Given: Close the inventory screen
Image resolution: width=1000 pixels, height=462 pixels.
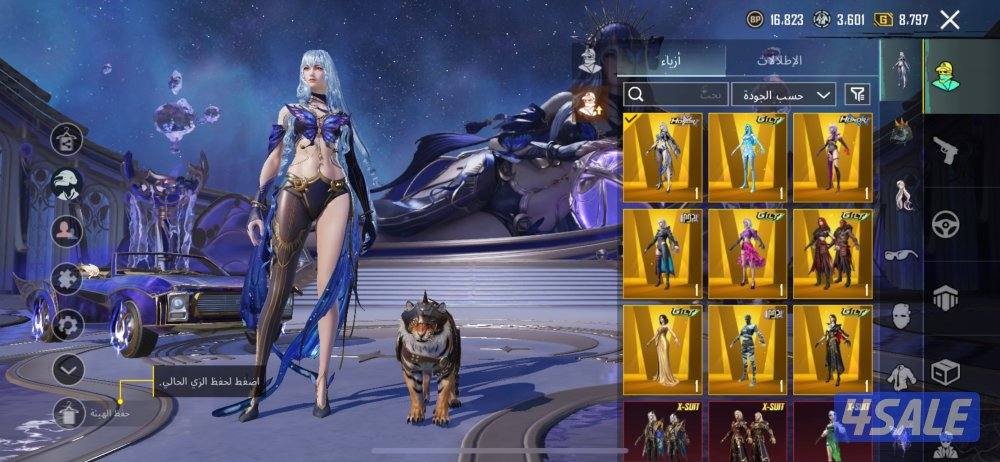Looking at the screenshot, I should click(950, 19).
